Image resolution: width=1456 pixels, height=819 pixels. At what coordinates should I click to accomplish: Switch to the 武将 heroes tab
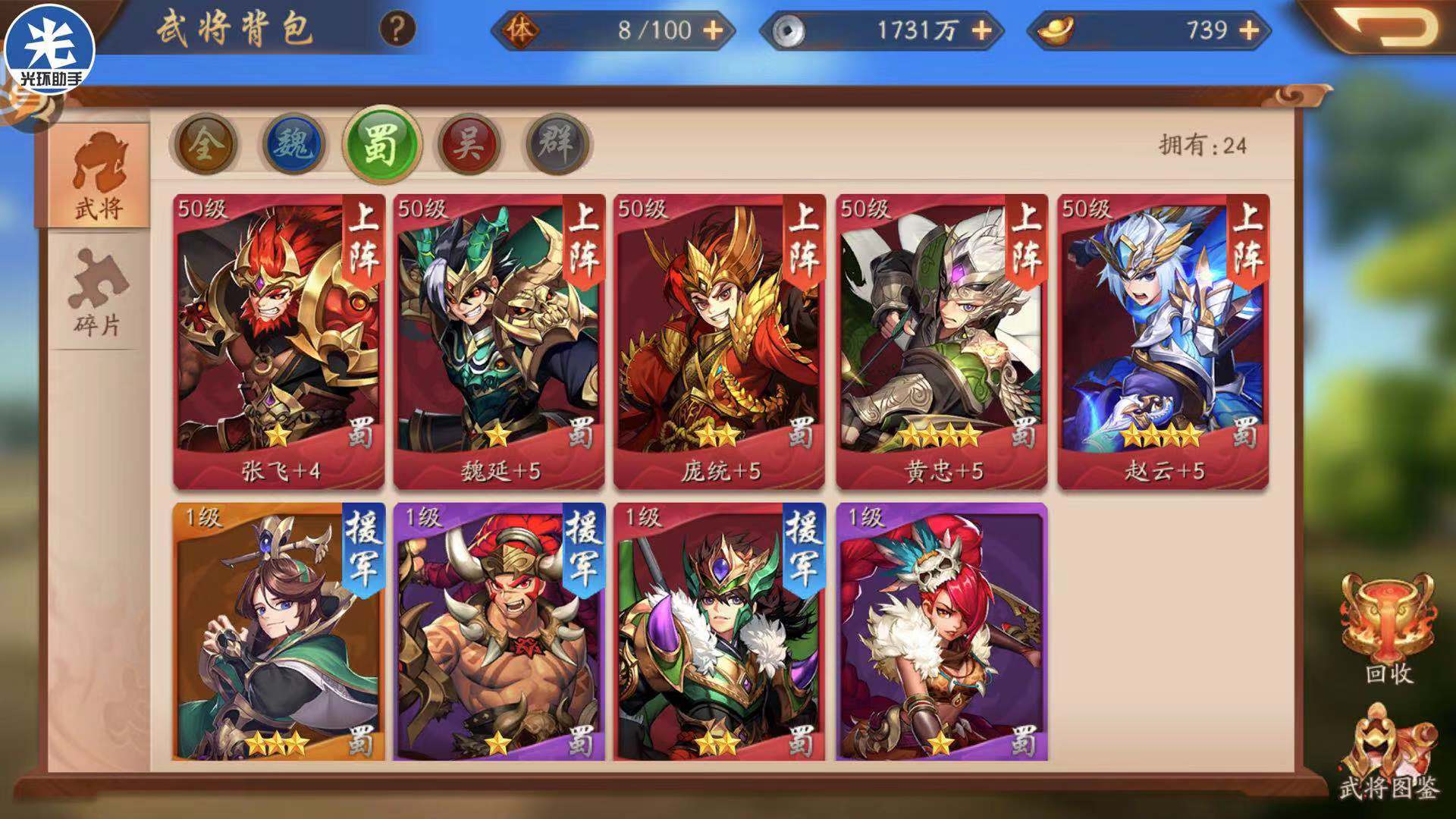coord(99,176)
